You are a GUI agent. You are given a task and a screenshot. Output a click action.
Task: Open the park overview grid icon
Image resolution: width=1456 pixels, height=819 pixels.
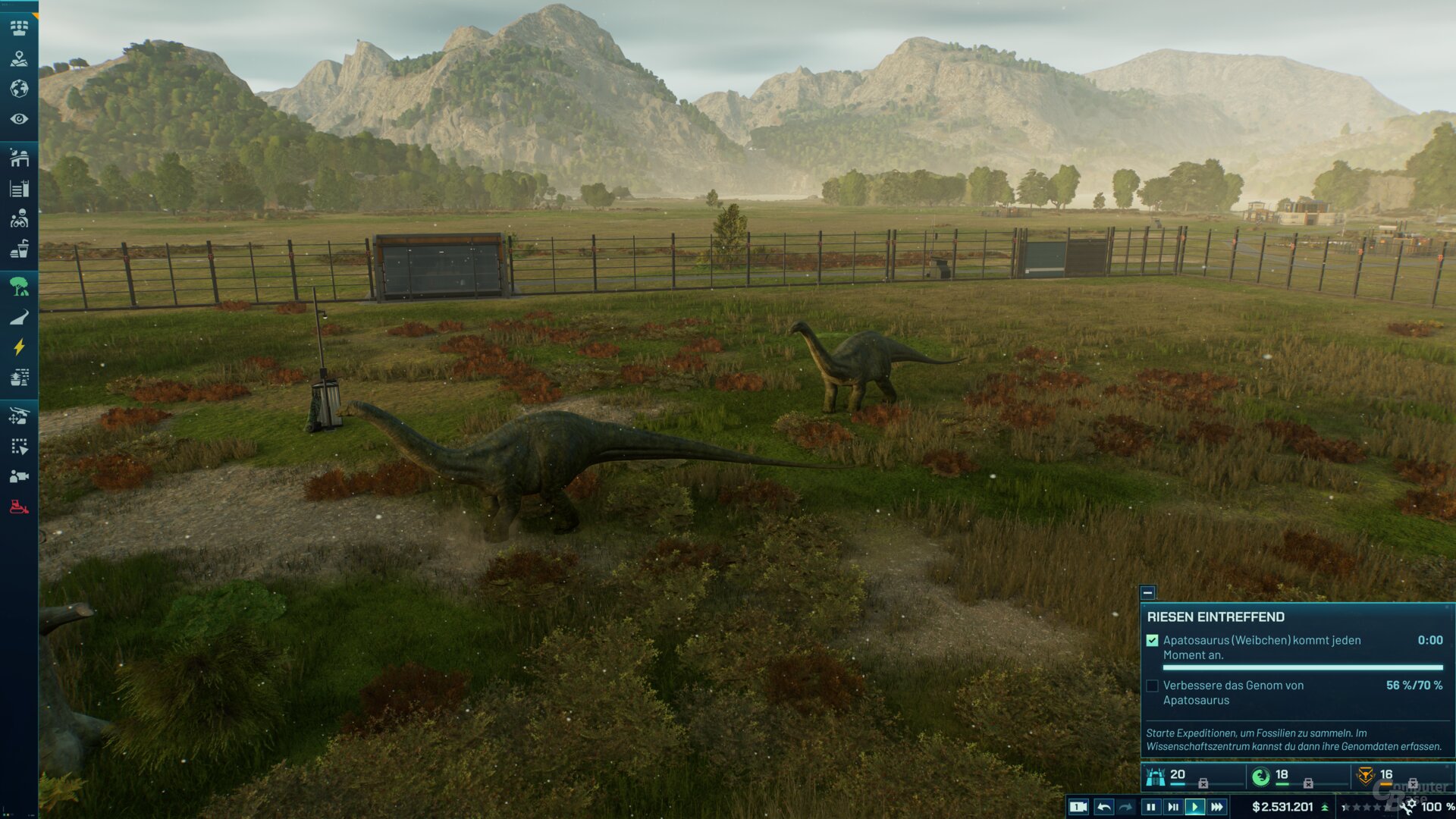(x=19, y=28)
